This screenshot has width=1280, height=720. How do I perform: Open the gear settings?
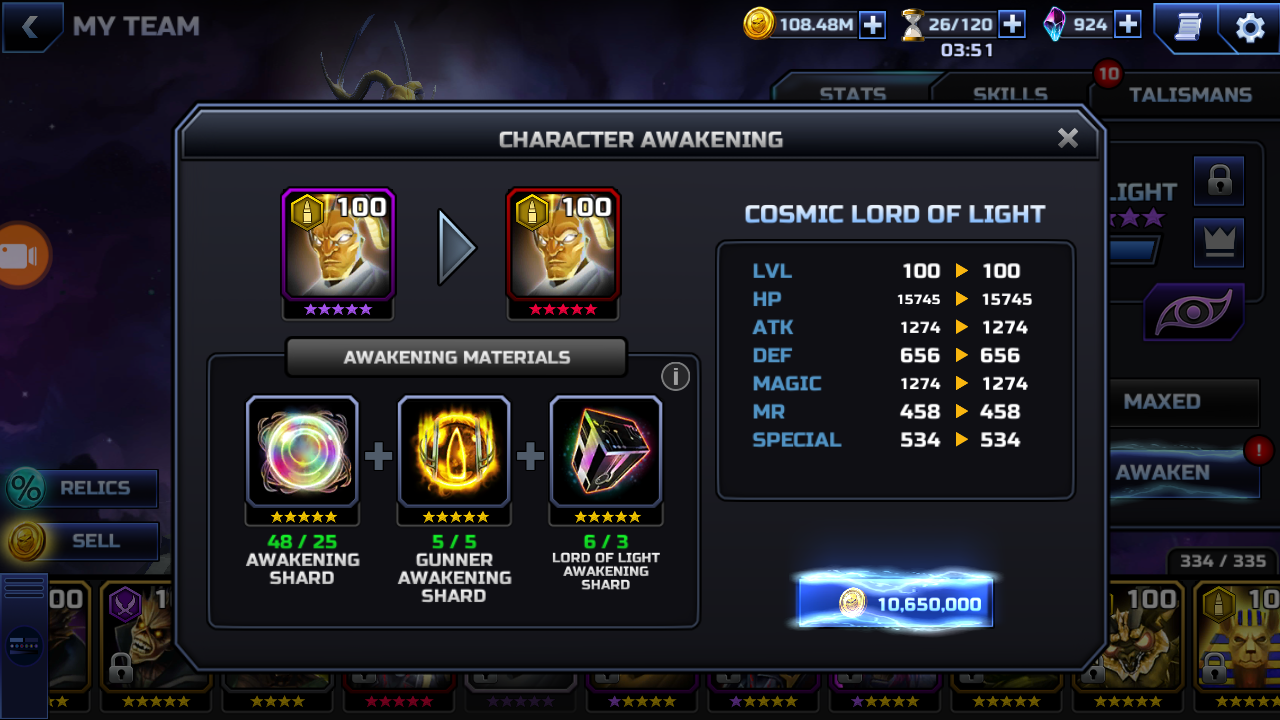[1250, 28]
